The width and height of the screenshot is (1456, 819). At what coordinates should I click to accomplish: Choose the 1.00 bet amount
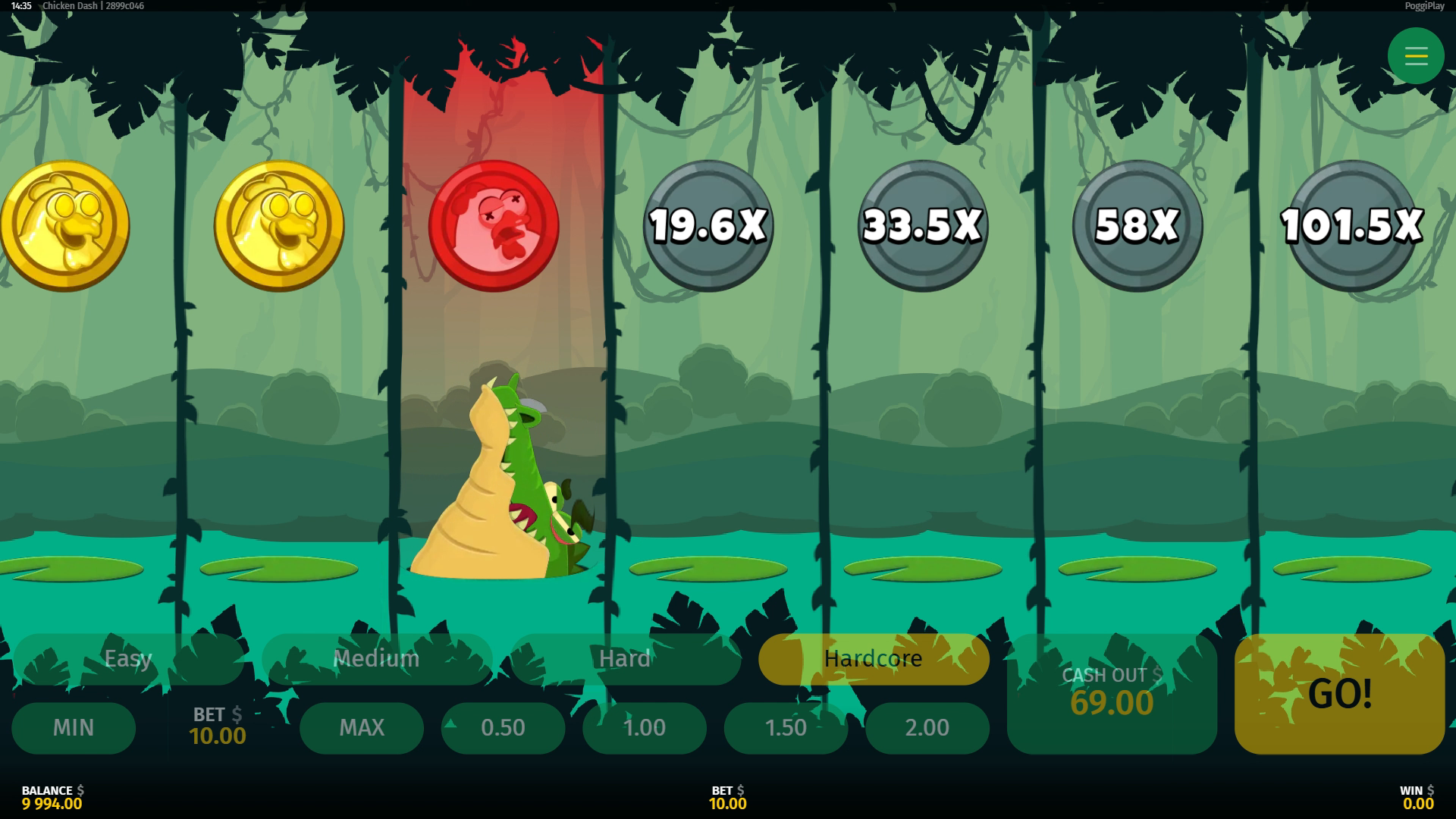(645, 727)
